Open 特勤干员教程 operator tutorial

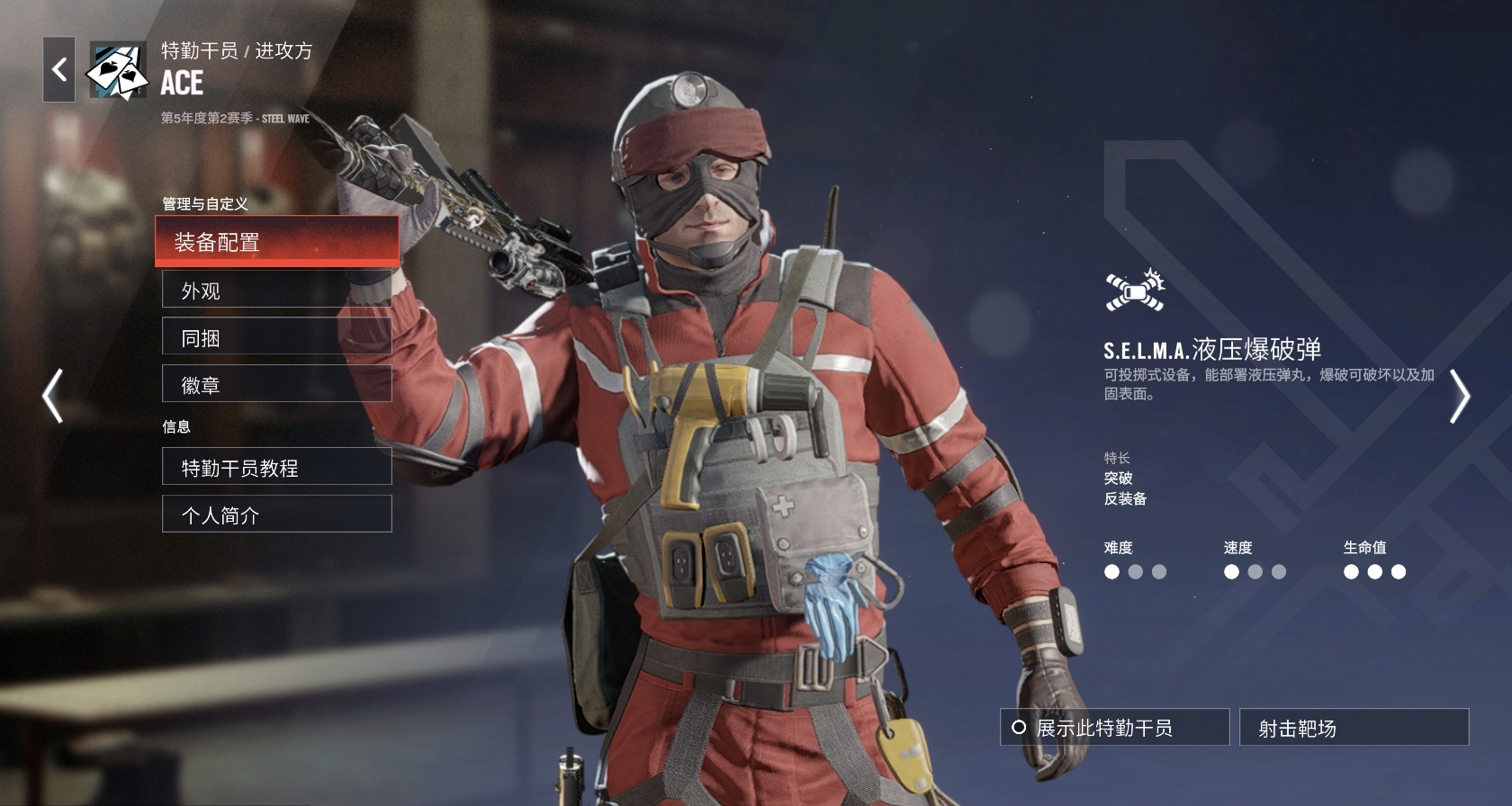[276, 467]
